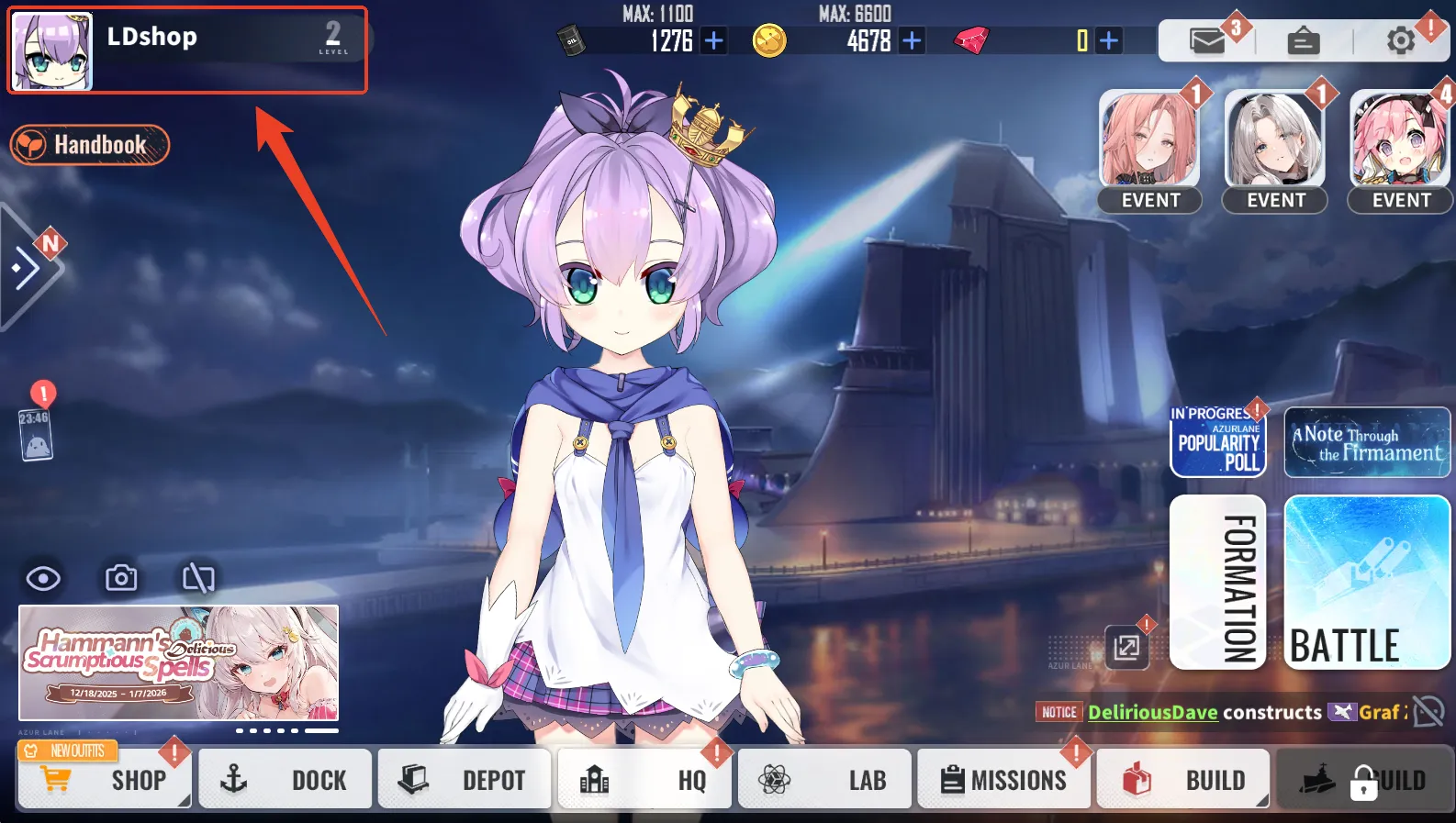Open the Shop

pyautogui.click(x=105, y=779)
